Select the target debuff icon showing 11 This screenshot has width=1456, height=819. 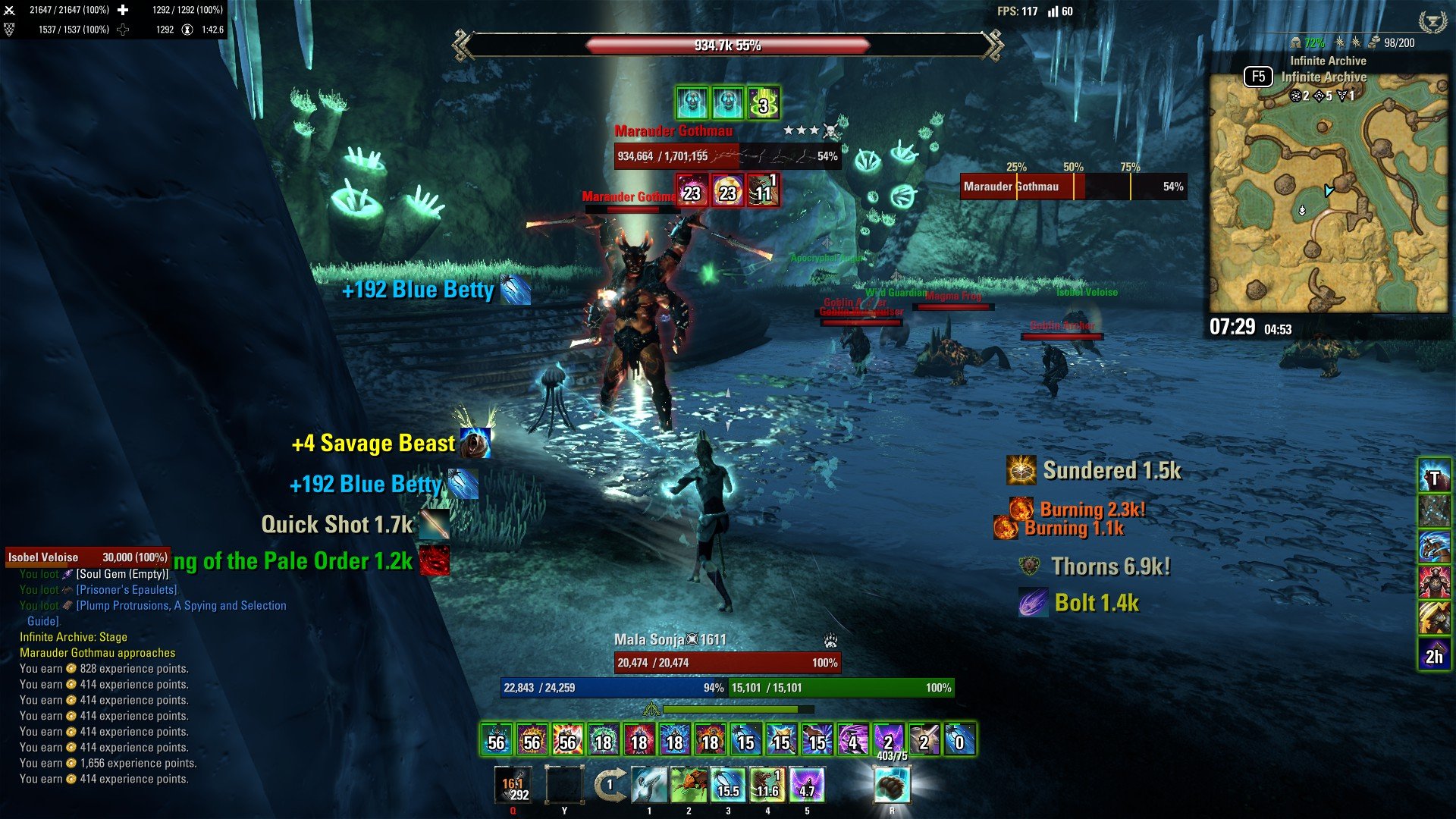tap(763, 190)
